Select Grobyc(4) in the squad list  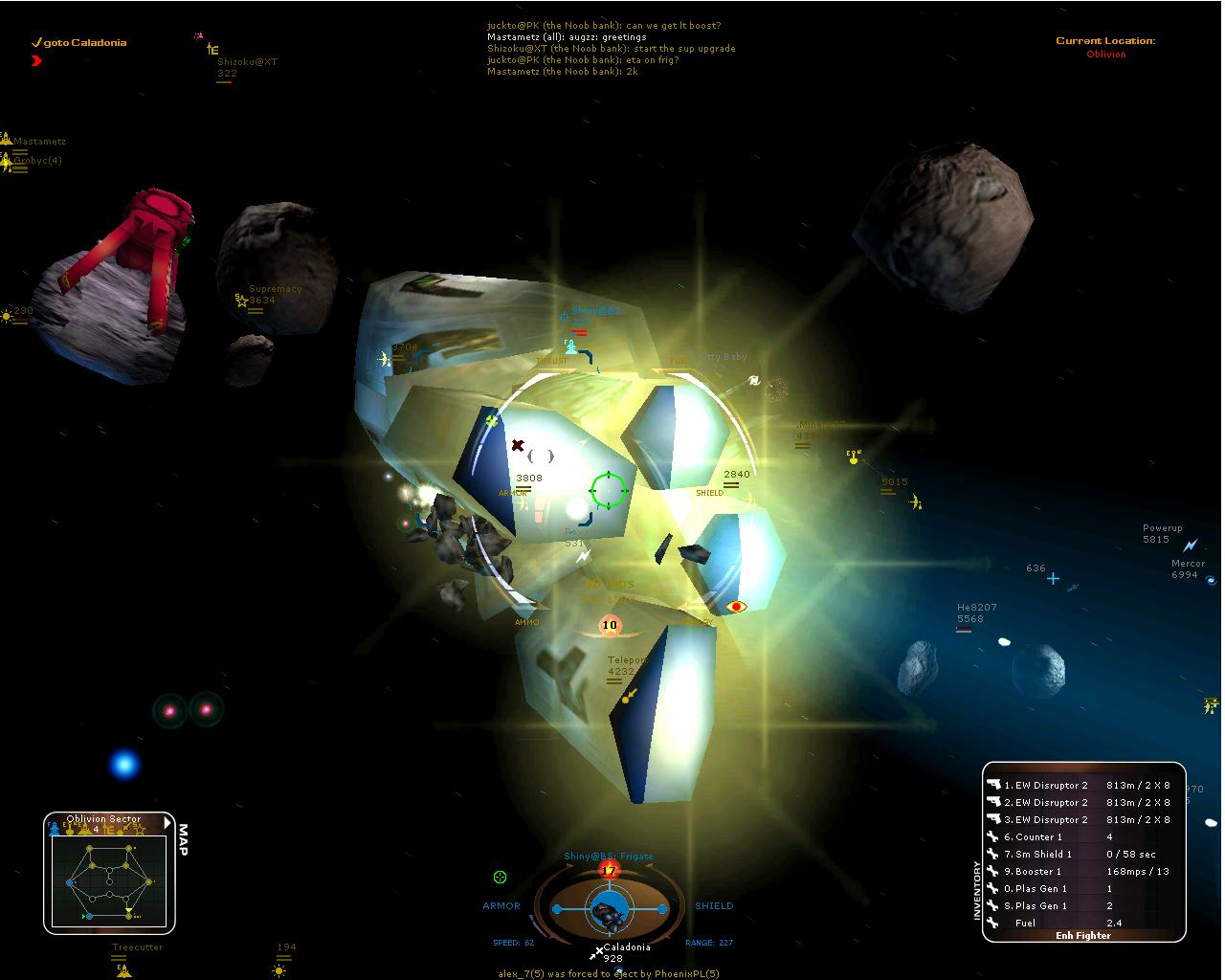point(37,161)
